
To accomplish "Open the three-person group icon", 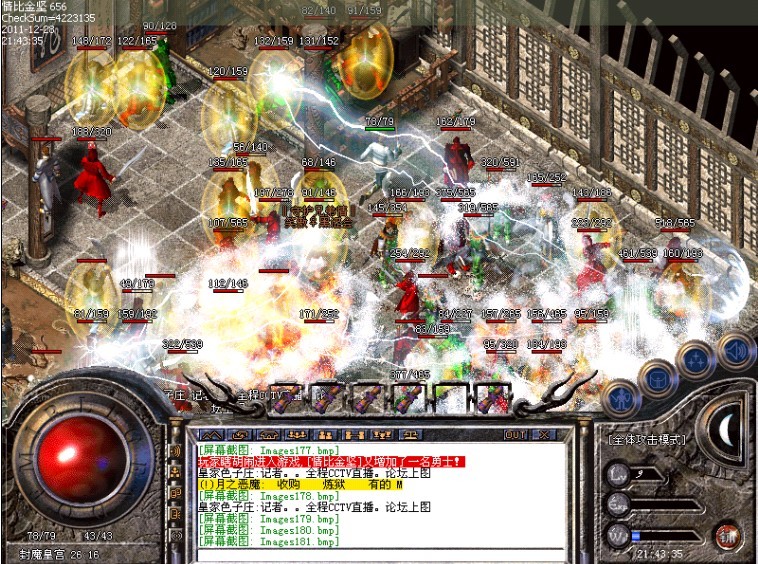I will point(295,435).
